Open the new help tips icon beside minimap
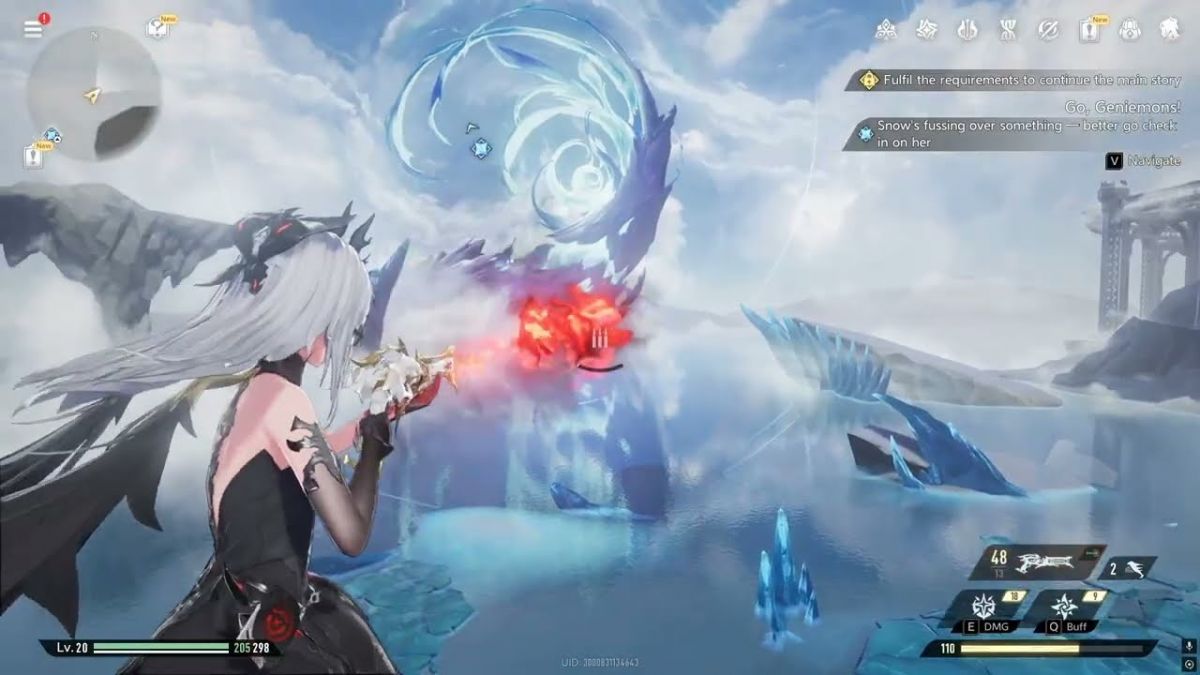 click(158, 27)
